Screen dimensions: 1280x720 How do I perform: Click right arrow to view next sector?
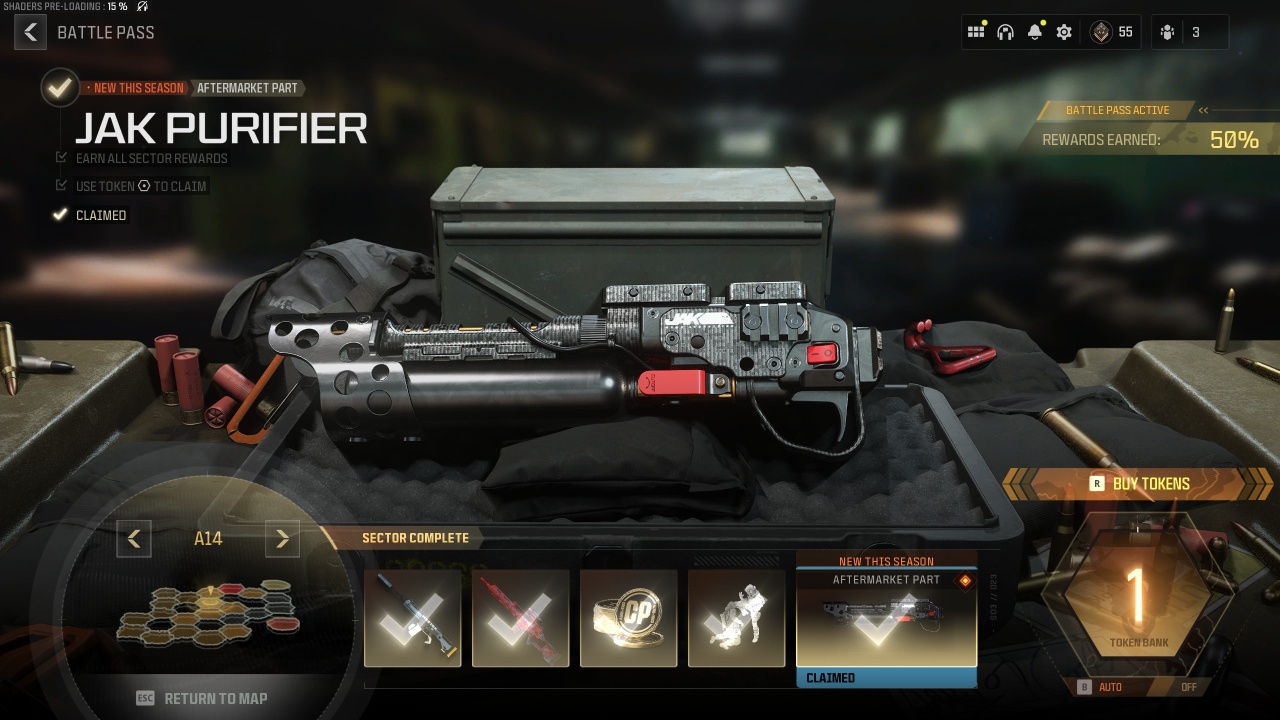[282, 538]
